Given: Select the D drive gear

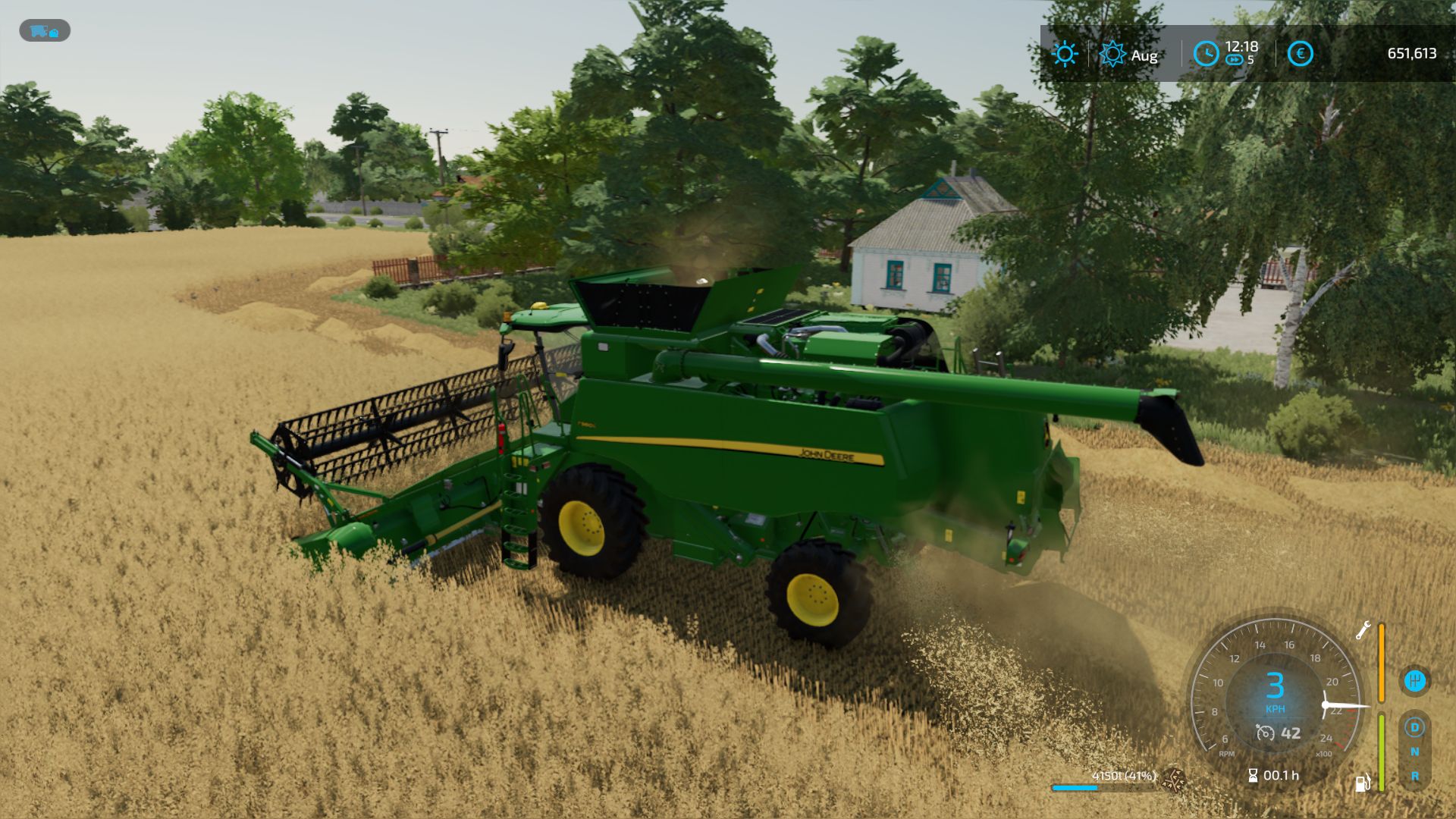Looking at the screenshot, I should point(1414,728).
